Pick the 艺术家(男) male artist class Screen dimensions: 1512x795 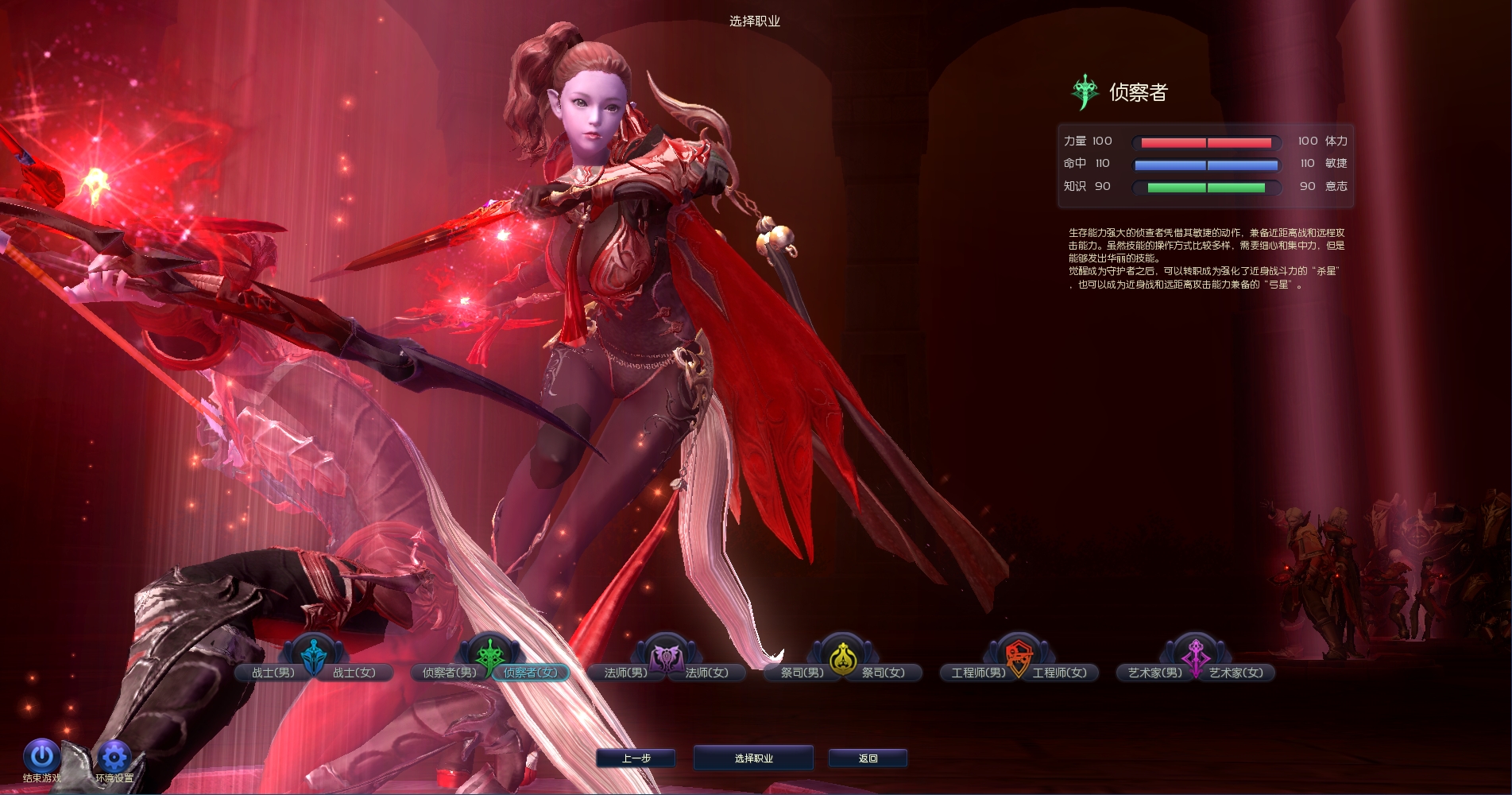click(1154, 673)
